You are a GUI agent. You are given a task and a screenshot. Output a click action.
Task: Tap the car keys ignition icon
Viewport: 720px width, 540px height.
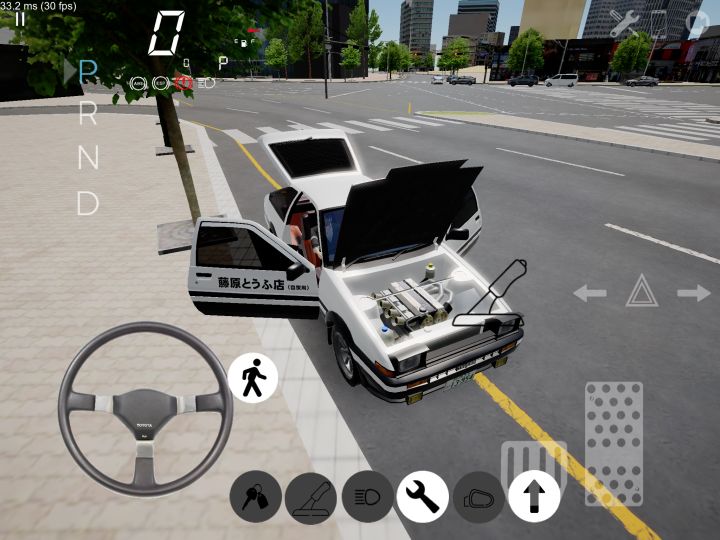(255, 497)
